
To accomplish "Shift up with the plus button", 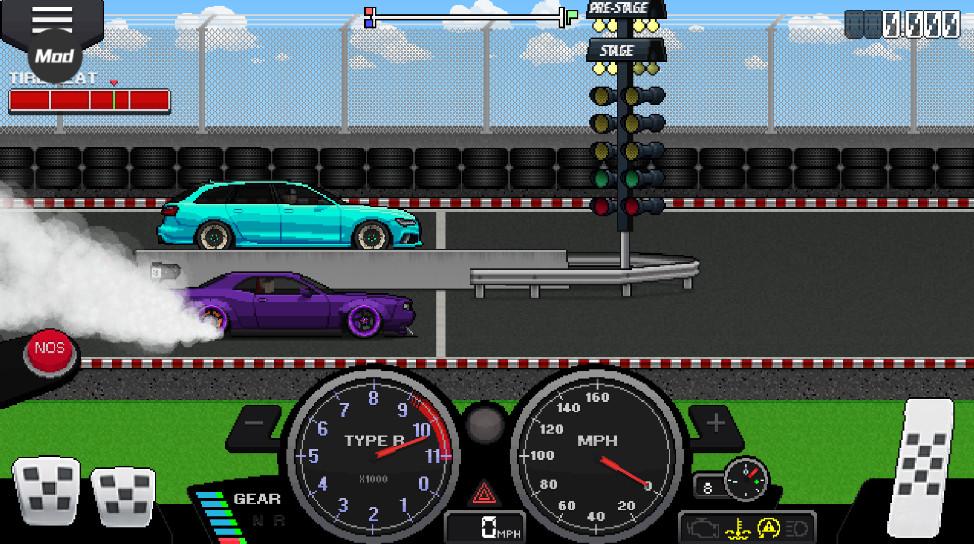I will [x=715, y=423].
